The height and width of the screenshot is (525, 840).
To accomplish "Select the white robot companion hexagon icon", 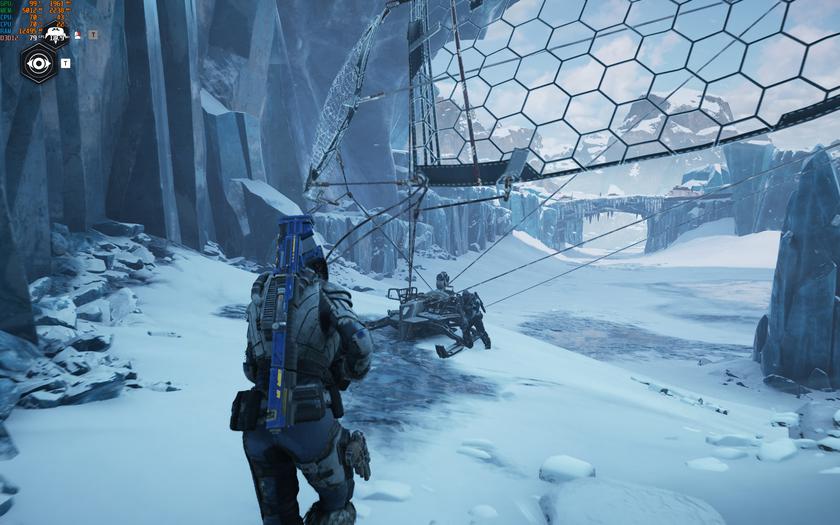I will 56,35.
